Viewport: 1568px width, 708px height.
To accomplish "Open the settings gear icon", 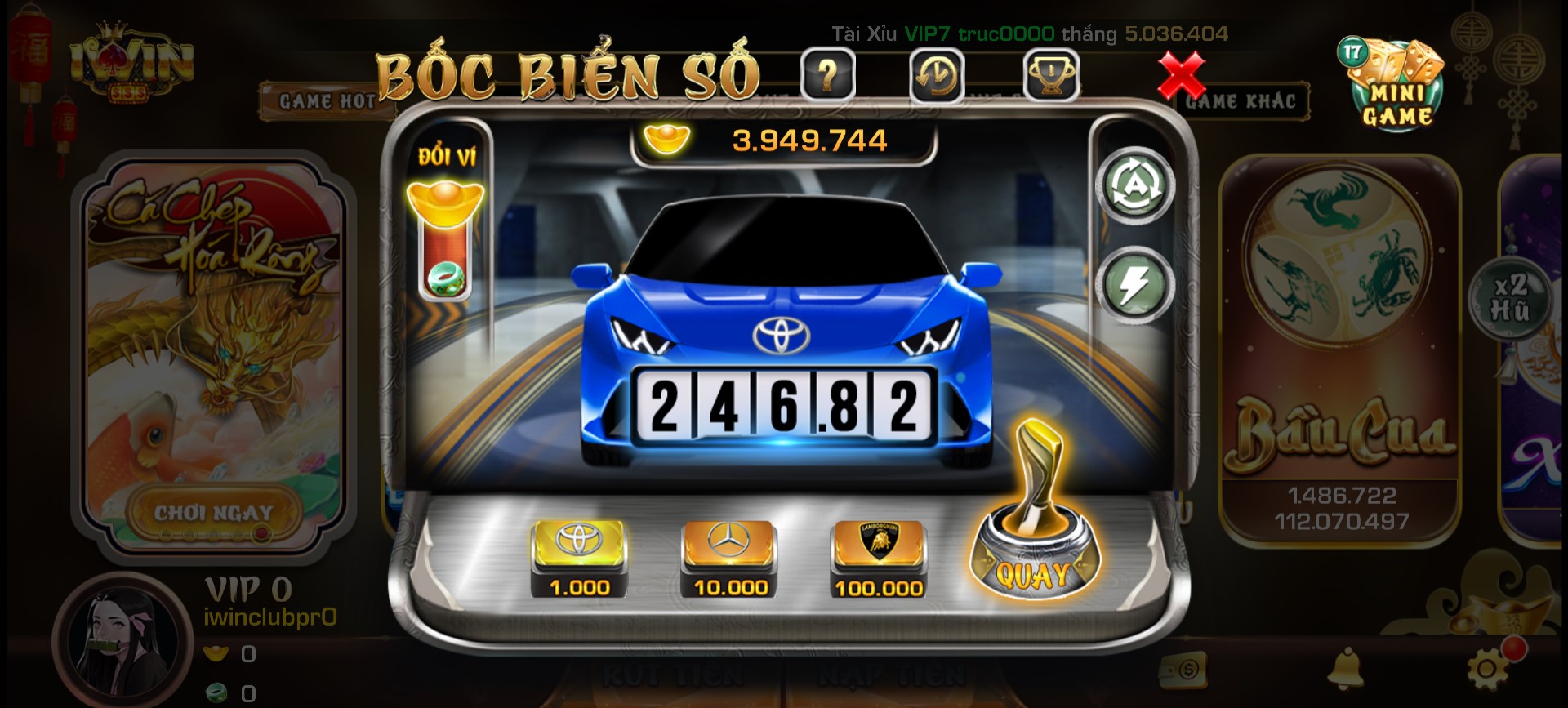I will click(1487, 669).
